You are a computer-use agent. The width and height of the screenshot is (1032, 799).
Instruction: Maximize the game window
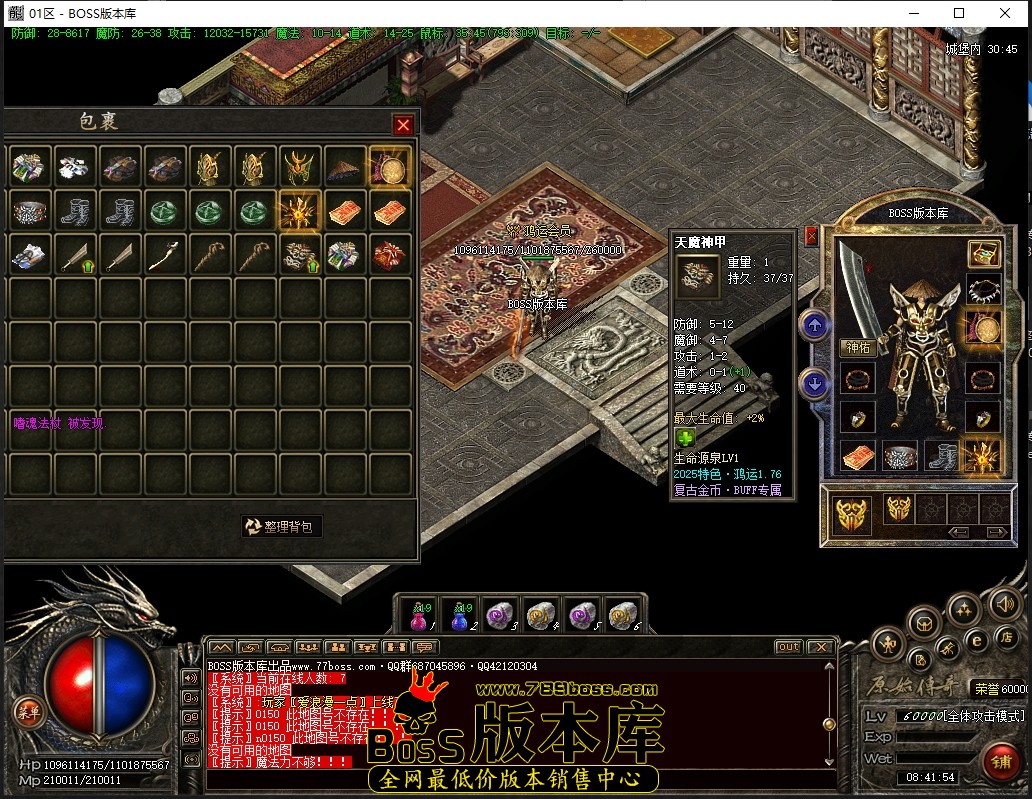point(959,13)
